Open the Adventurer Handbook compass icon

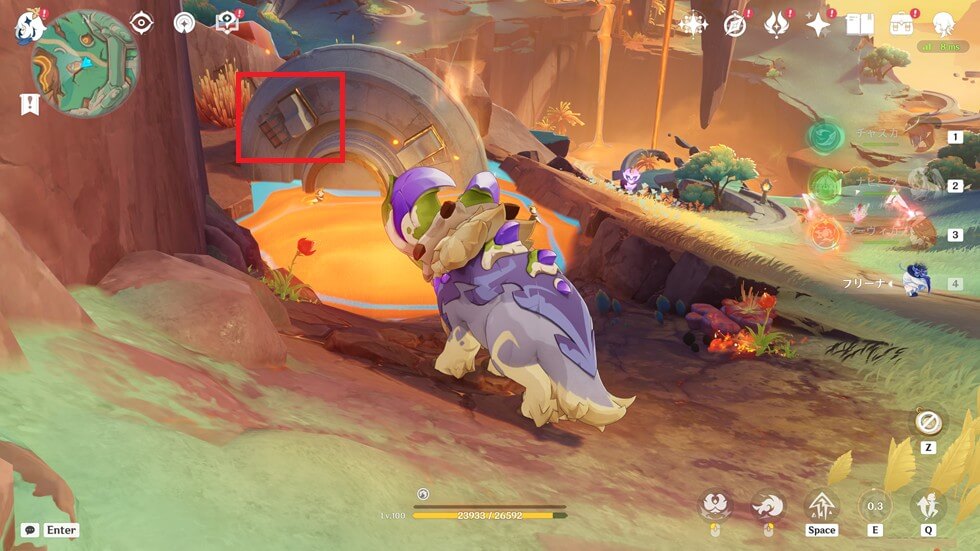point(735,25)
